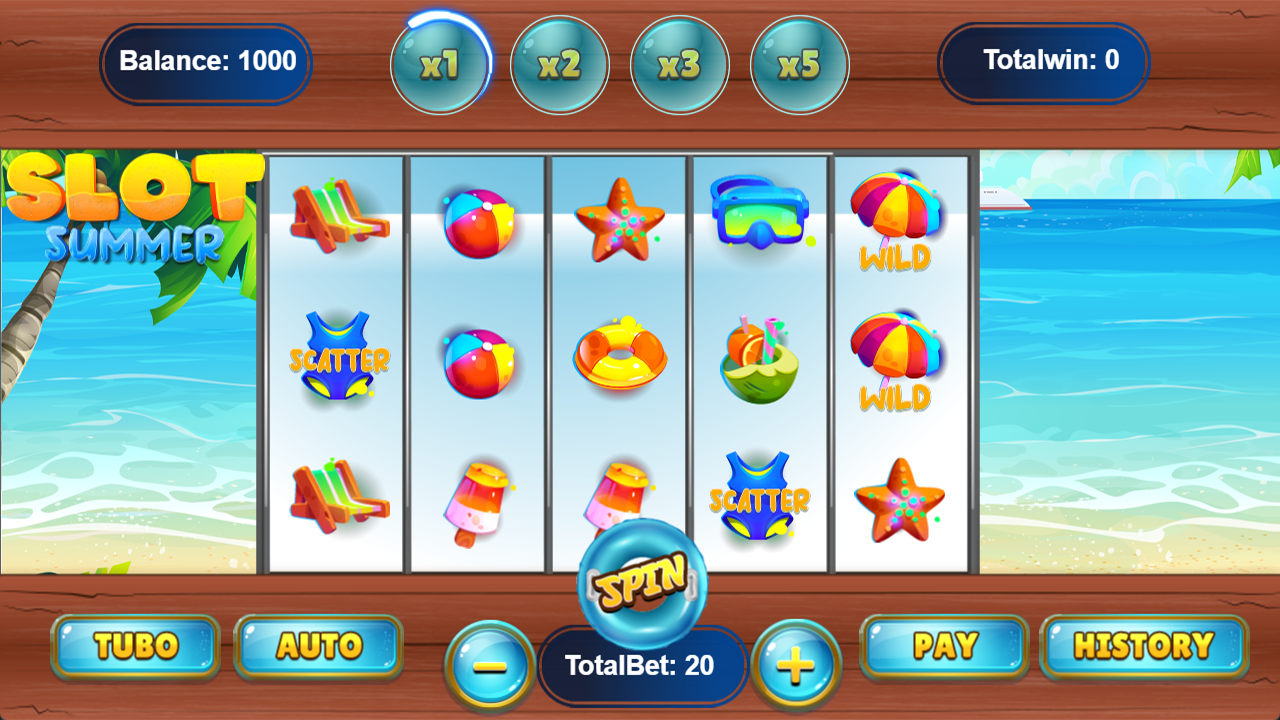This screenshot has width=1280, height=720.
Task: Click the scuba mask symbol on the fourth reel
Action: point(758,215)
